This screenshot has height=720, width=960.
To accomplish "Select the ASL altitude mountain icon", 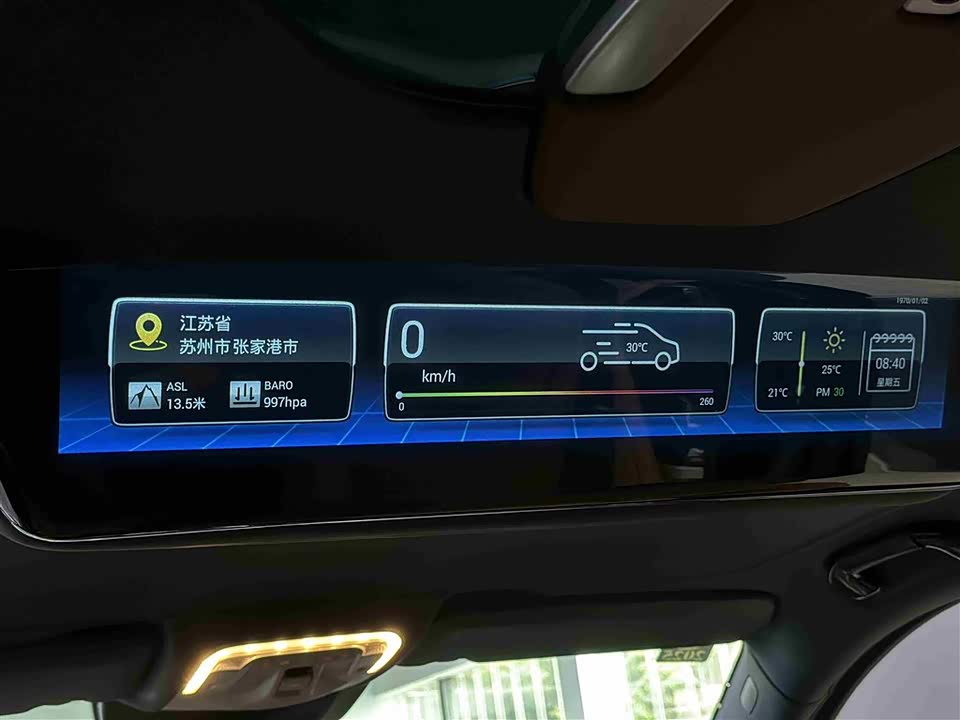I will coord(145,394).
